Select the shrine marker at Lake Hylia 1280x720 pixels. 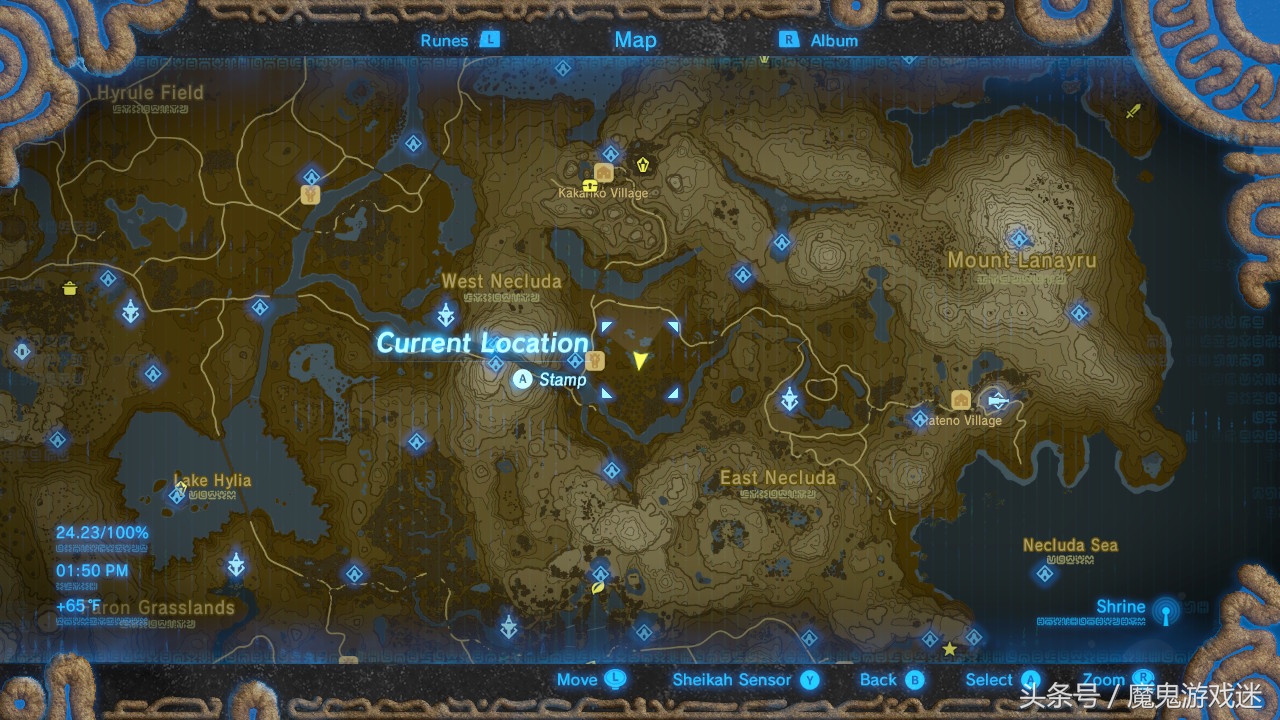pos(177,494)
